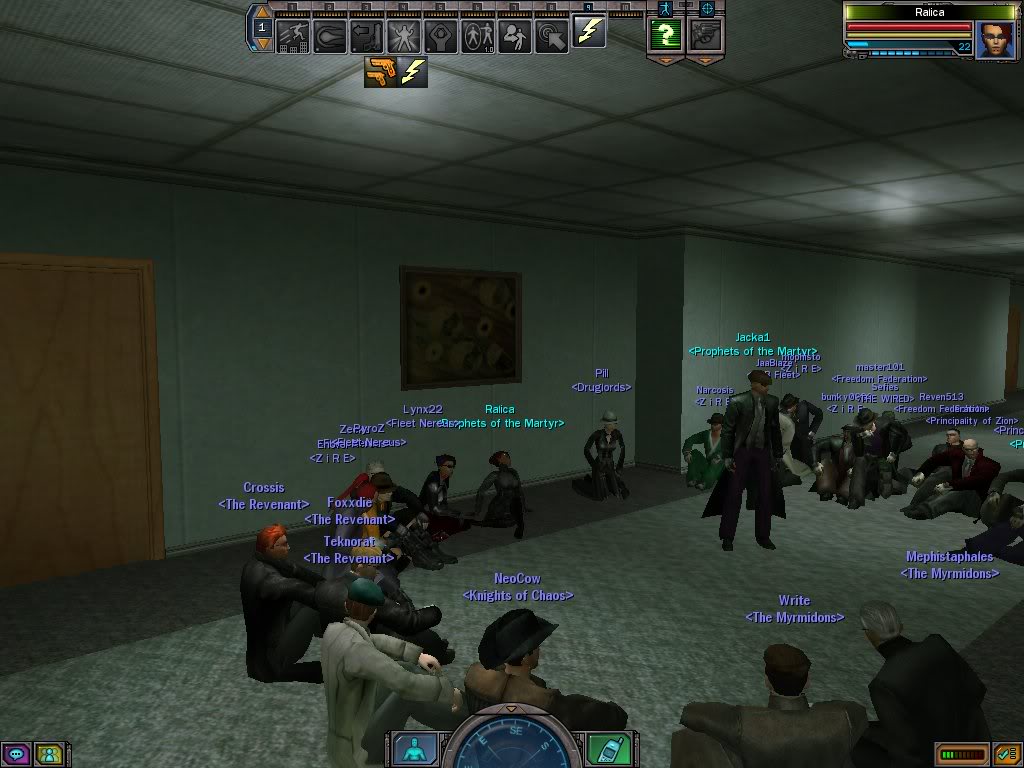The height and width of the screenshot is (768, 1024).
Task: Click the hotbar page down arrow
Action: tap(262, 44)
